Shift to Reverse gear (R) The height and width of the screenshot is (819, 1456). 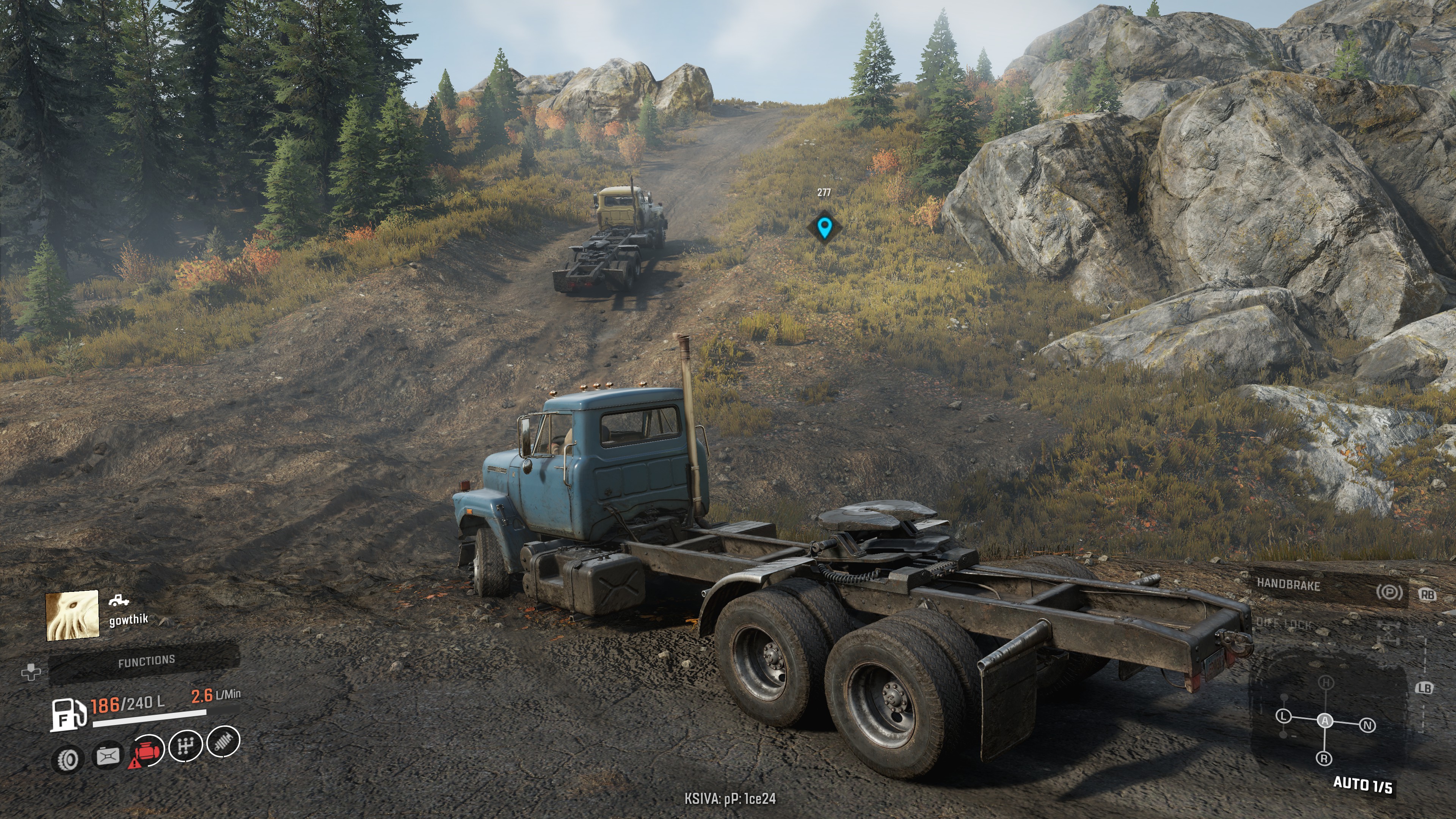click(x=1324, y=758)
